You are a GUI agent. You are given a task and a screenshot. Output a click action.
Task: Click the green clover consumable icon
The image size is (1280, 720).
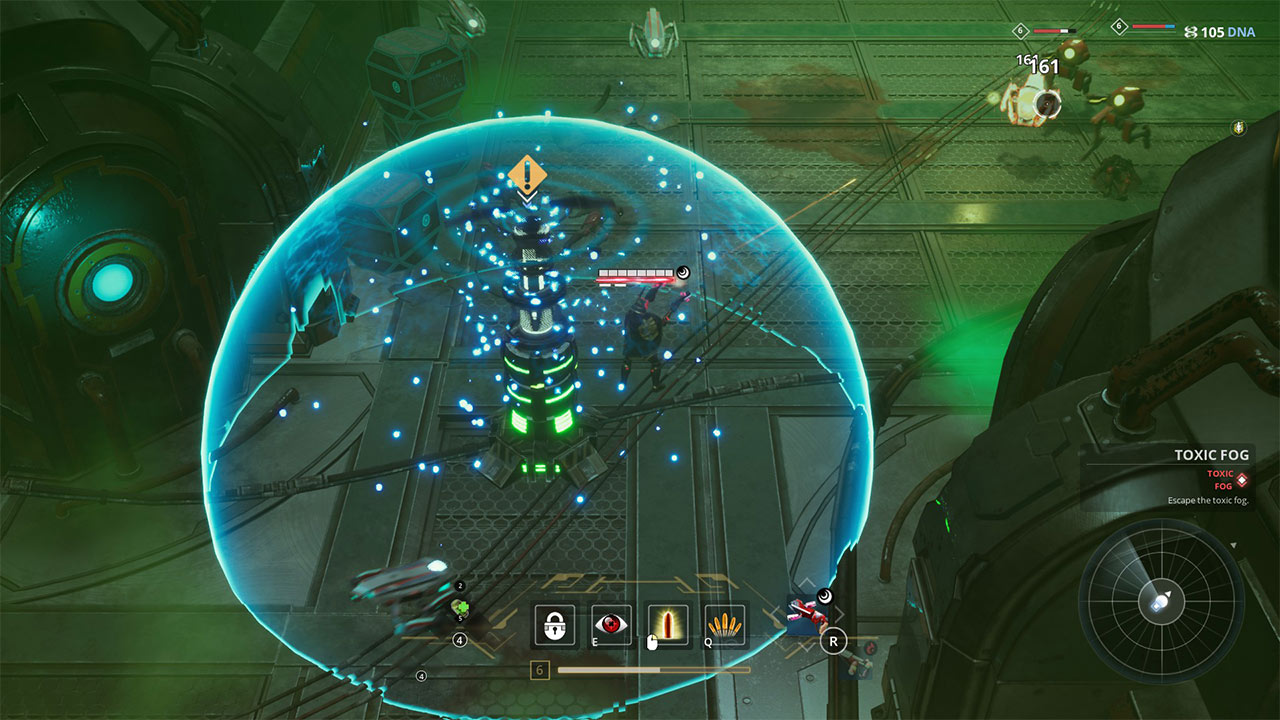click(x=461, y=606)
